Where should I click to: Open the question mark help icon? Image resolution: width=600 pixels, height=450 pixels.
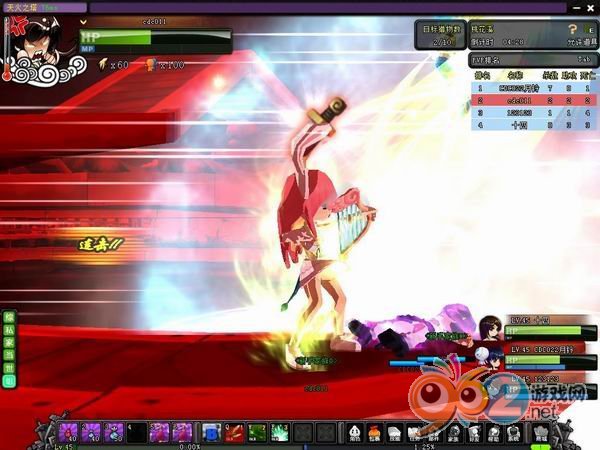coord(574,29)
